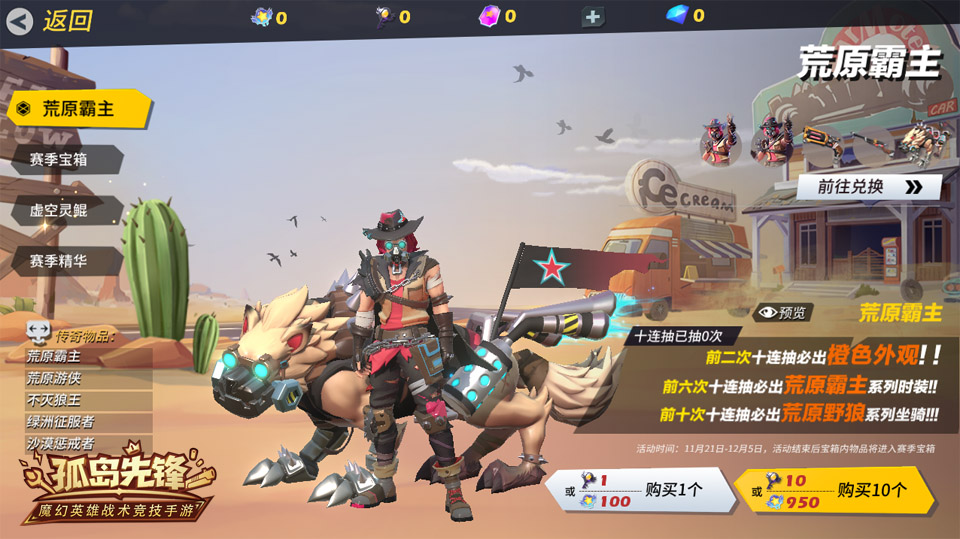960x539 pixels.
Task: Go back using the 返回 button
Action: [x=50, y=20]
